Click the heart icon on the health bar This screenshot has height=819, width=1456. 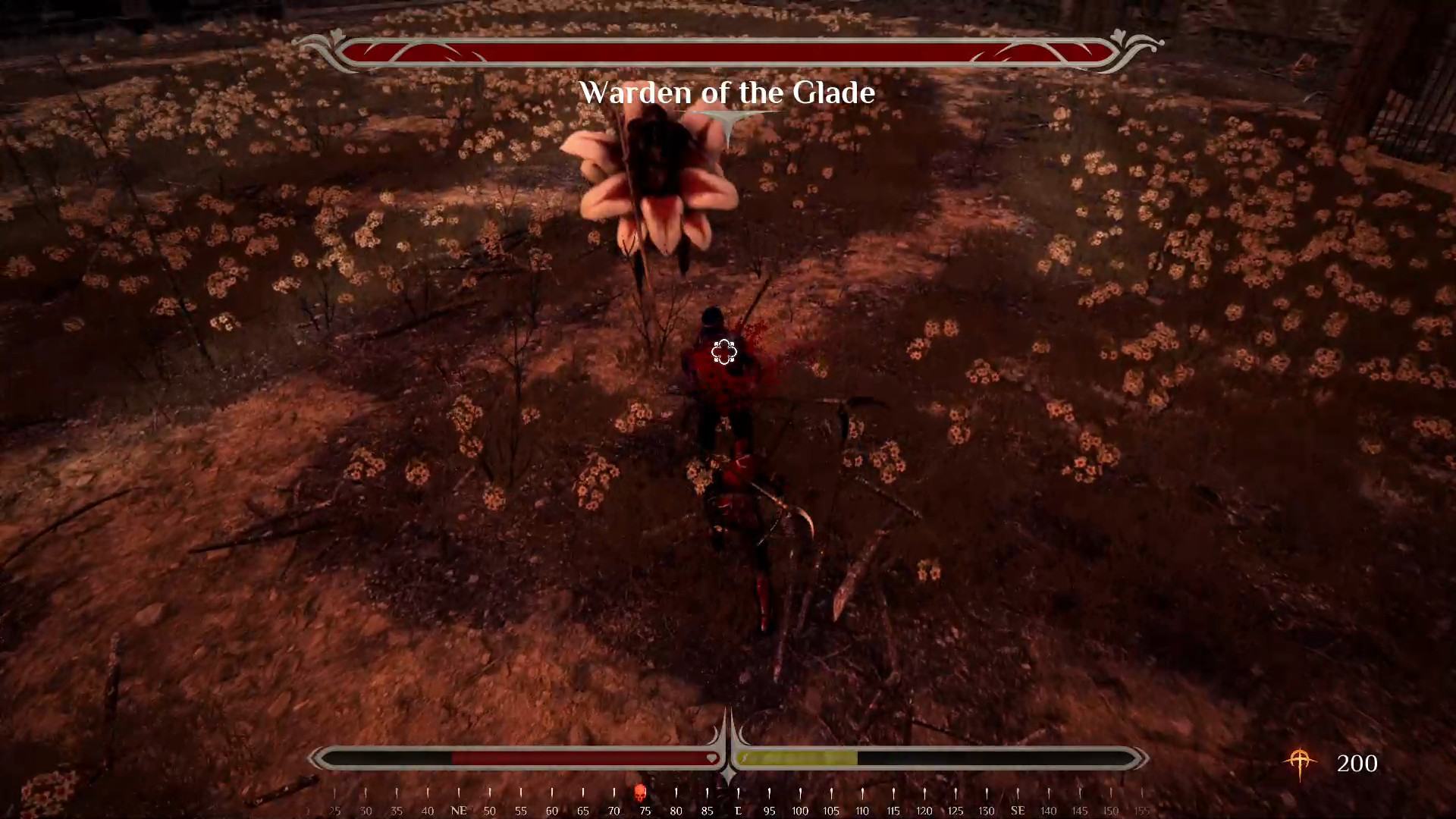[711, 758]
